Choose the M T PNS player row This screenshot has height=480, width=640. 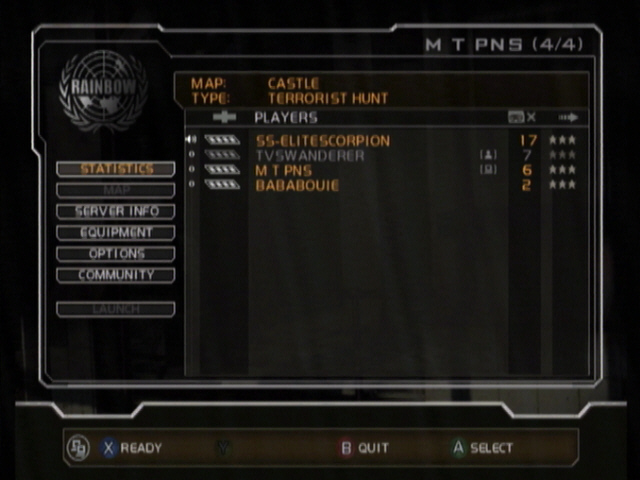click(x=284, y=171)
